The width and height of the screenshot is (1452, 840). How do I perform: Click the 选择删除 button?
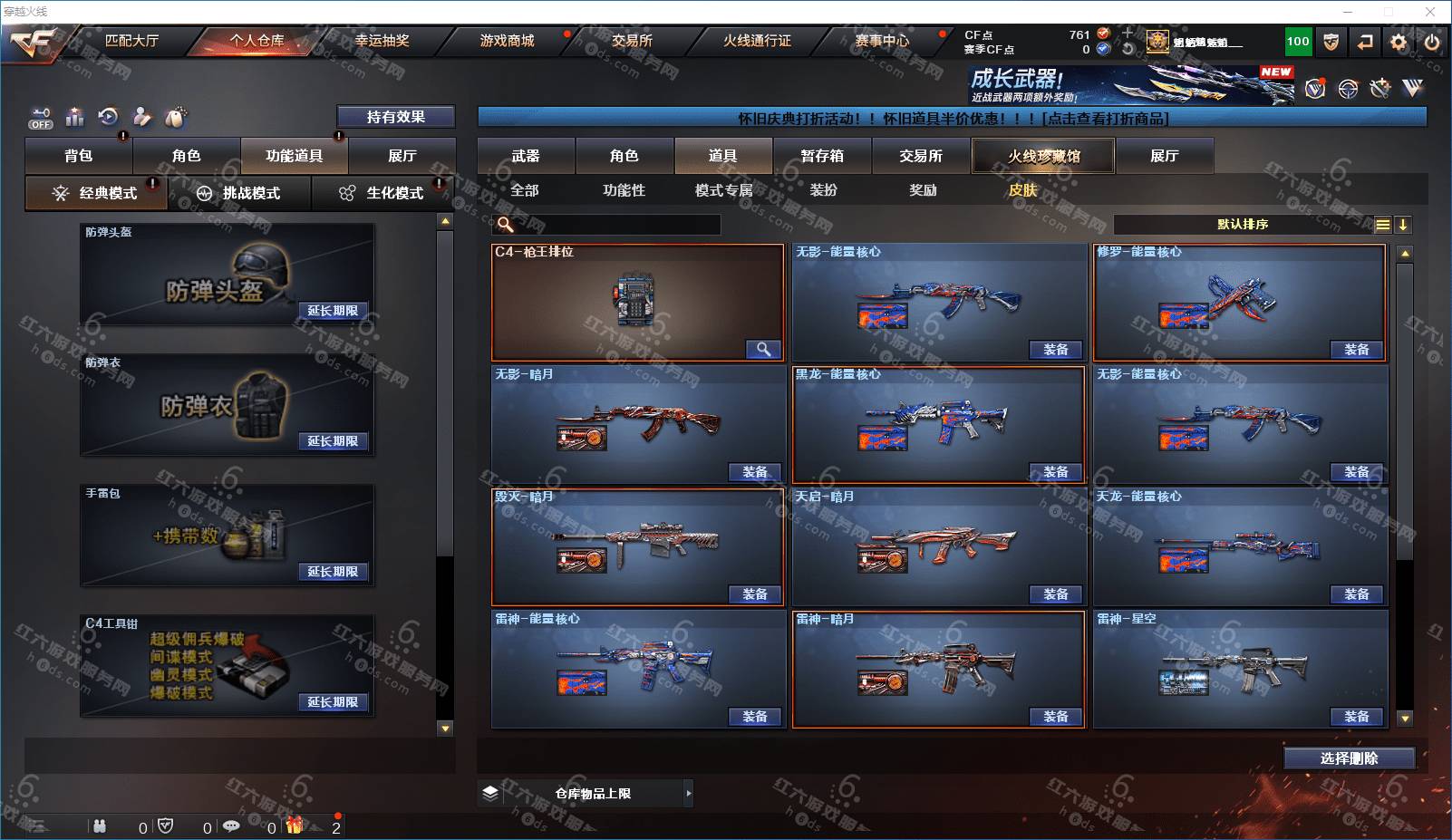pyautogui.click(x=1349, y=758)
